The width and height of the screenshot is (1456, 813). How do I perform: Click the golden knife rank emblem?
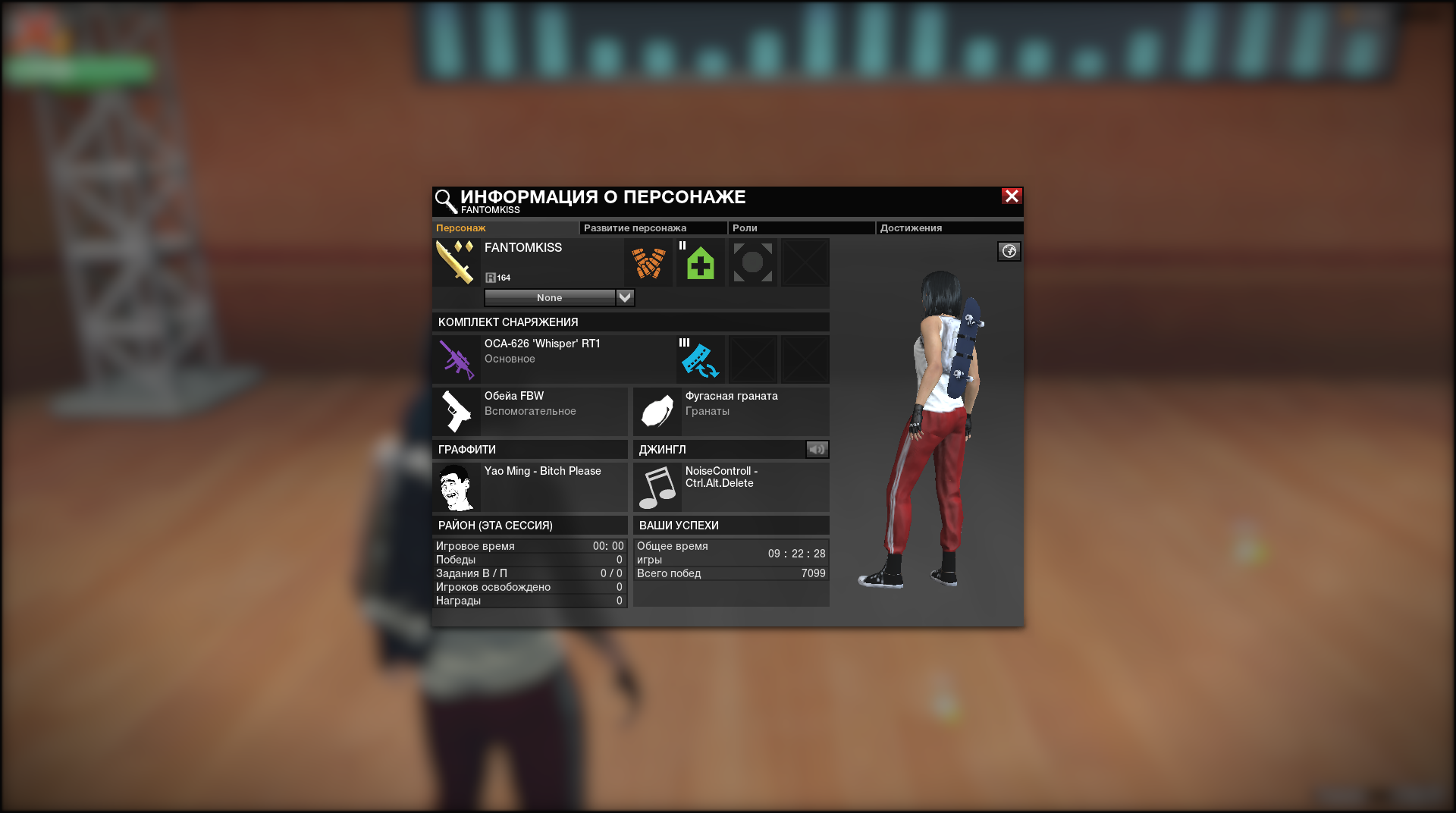(x=456, y=262)
